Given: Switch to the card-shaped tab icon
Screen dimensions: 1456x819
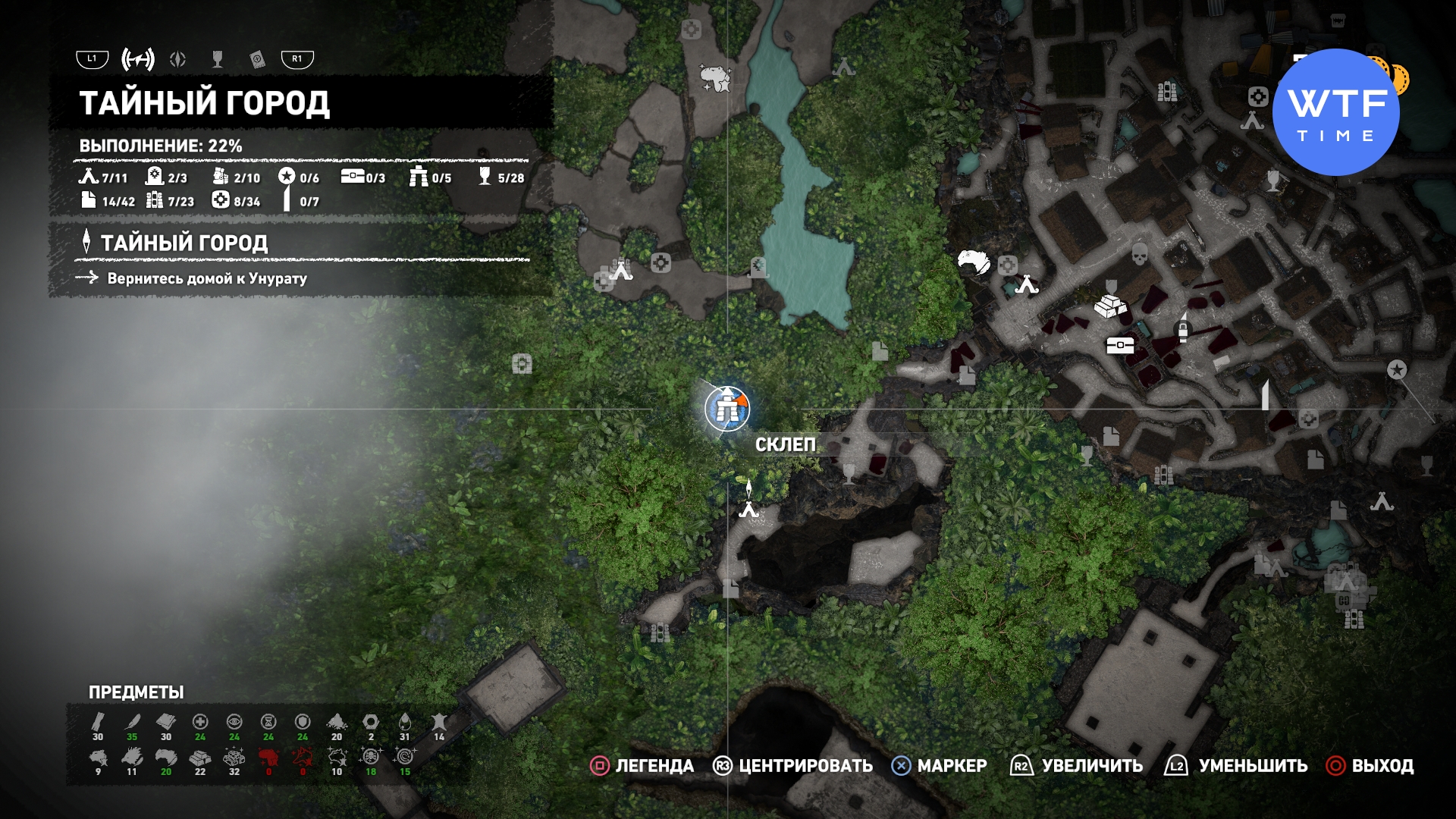Looking at the screenshot, I should 257,59.
